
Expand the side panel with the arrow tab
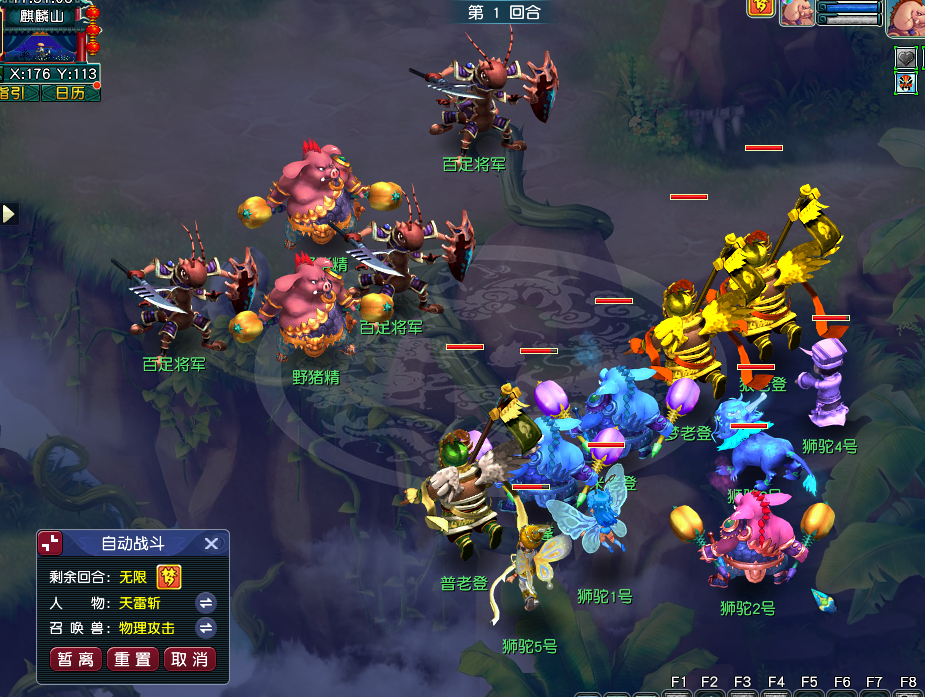click(9, 213)
